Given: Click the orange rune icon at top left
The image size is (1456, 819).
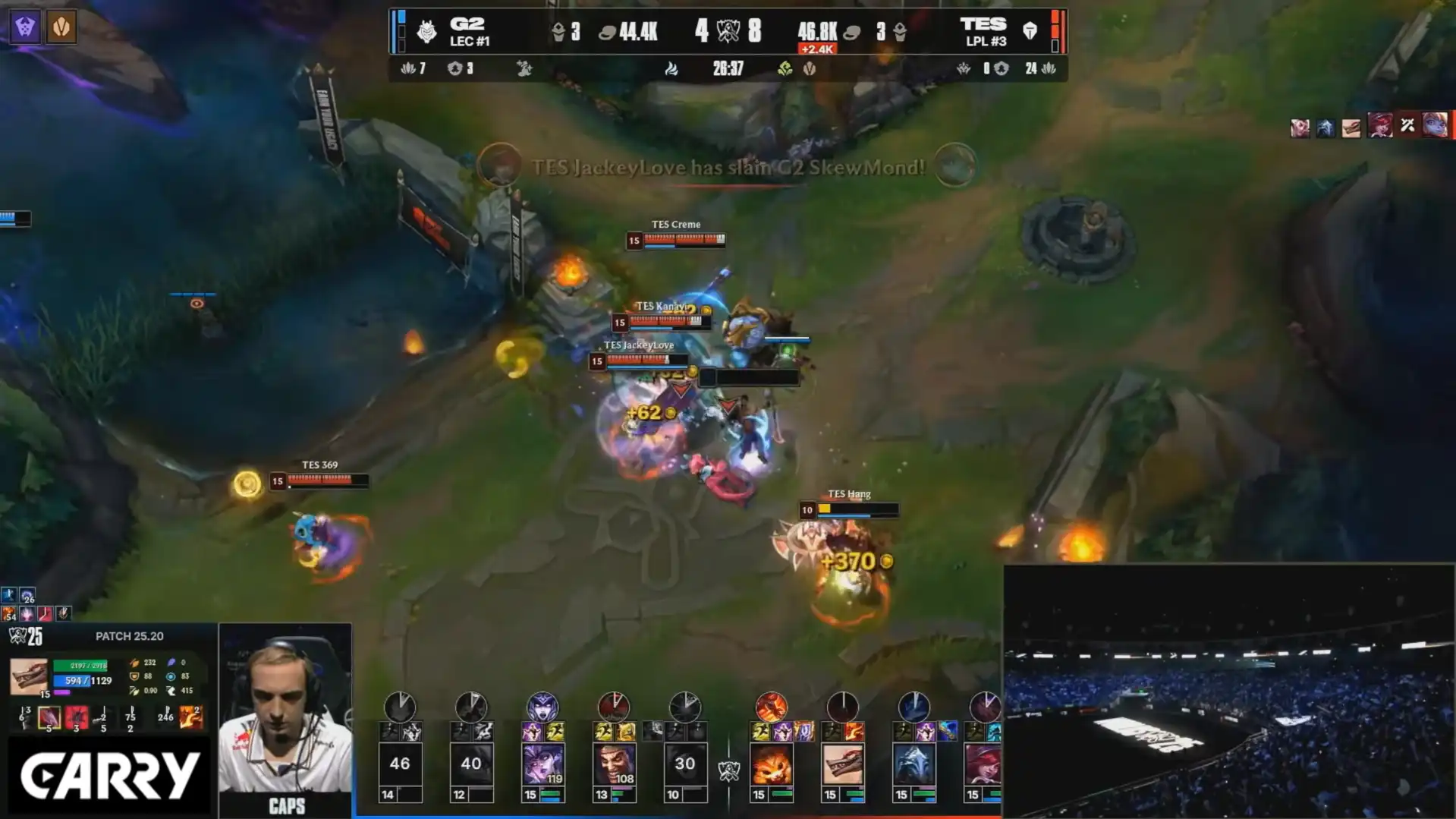Looking at the screenshot, I should (61, 27).
